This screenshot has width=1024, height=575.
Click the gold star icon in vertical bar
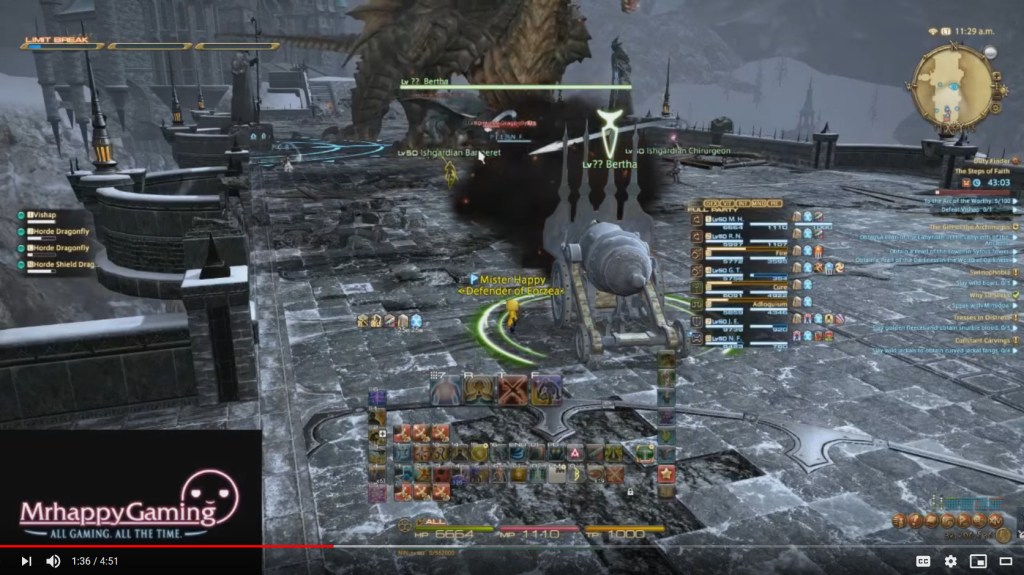click(666, 473)
